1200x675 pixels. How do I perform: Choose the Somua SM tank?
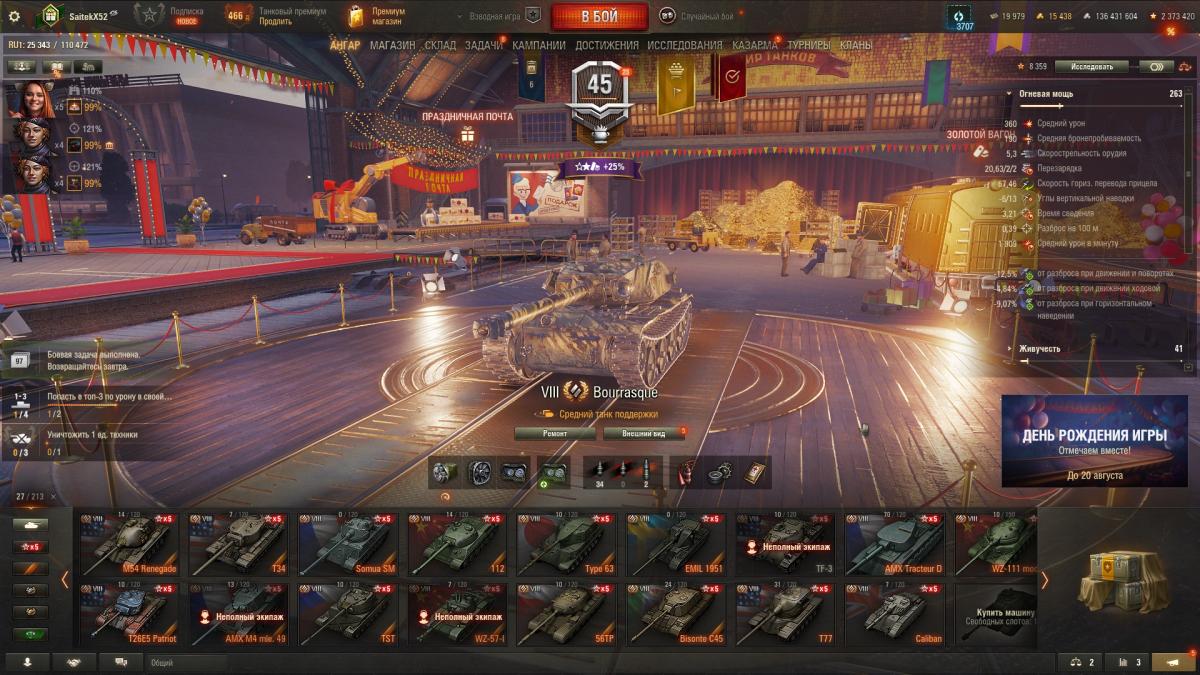[x=347, y=545]
